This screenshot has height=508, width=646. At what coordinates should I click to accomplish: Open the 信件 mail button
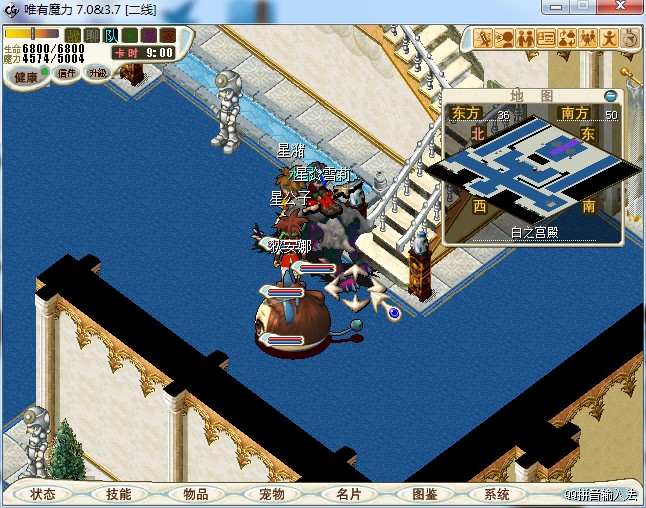click(x=67, y=73)
